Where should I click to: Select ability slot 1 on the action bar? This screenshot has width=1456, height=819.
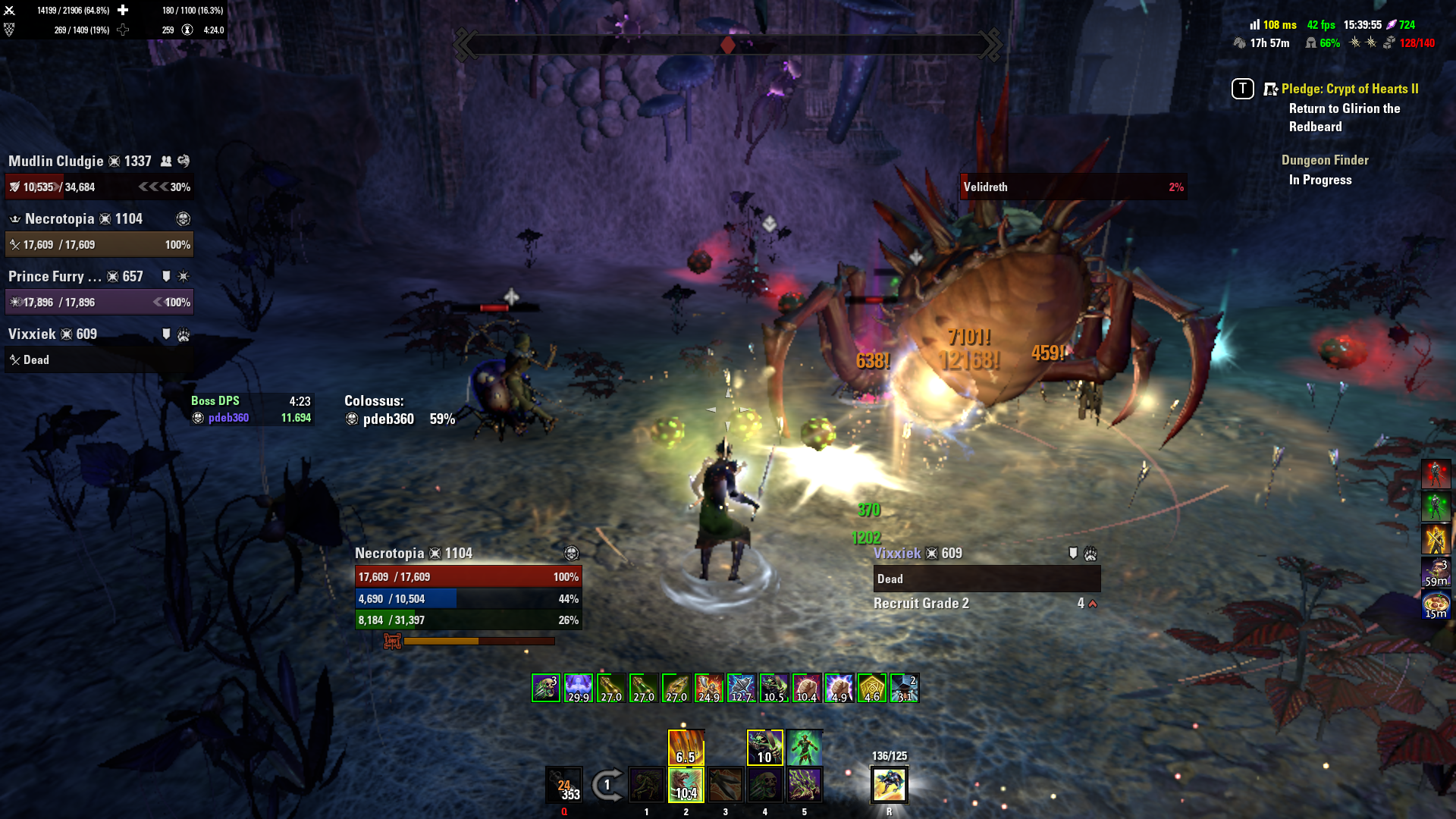(x=646, y=785)
